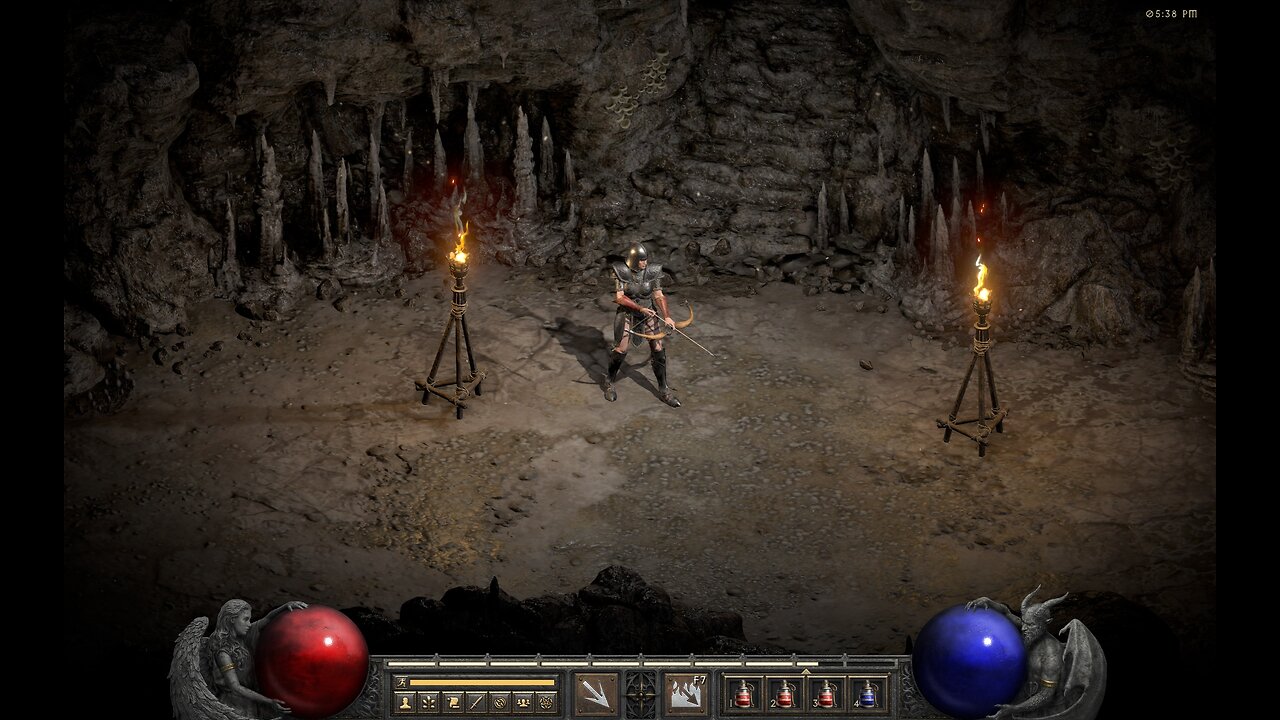Toggle the run/walk icon
This screenshot has height=720, width=1280.
pos(399,682)
